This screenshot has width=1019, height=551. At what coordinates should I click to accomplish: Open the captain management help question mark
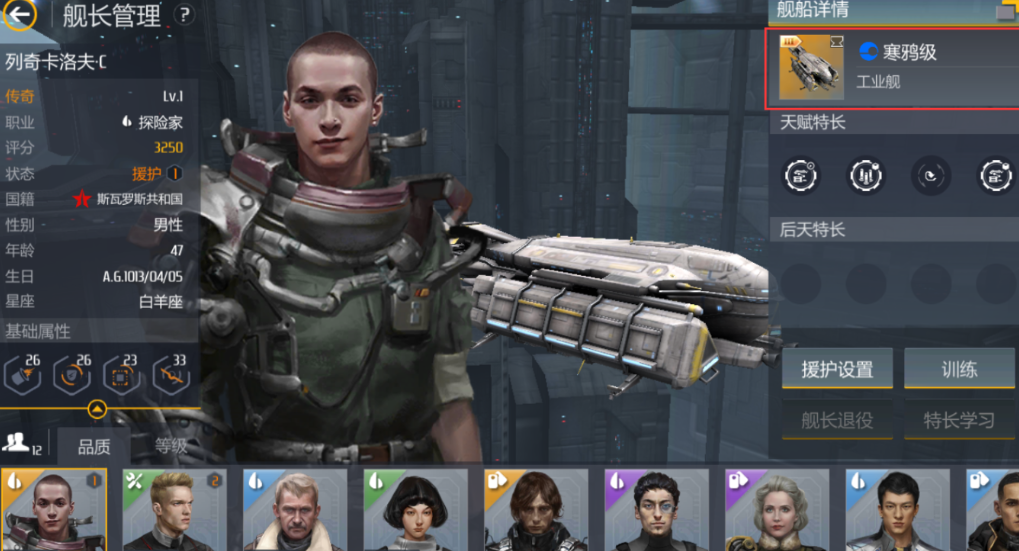click(184, 15)
